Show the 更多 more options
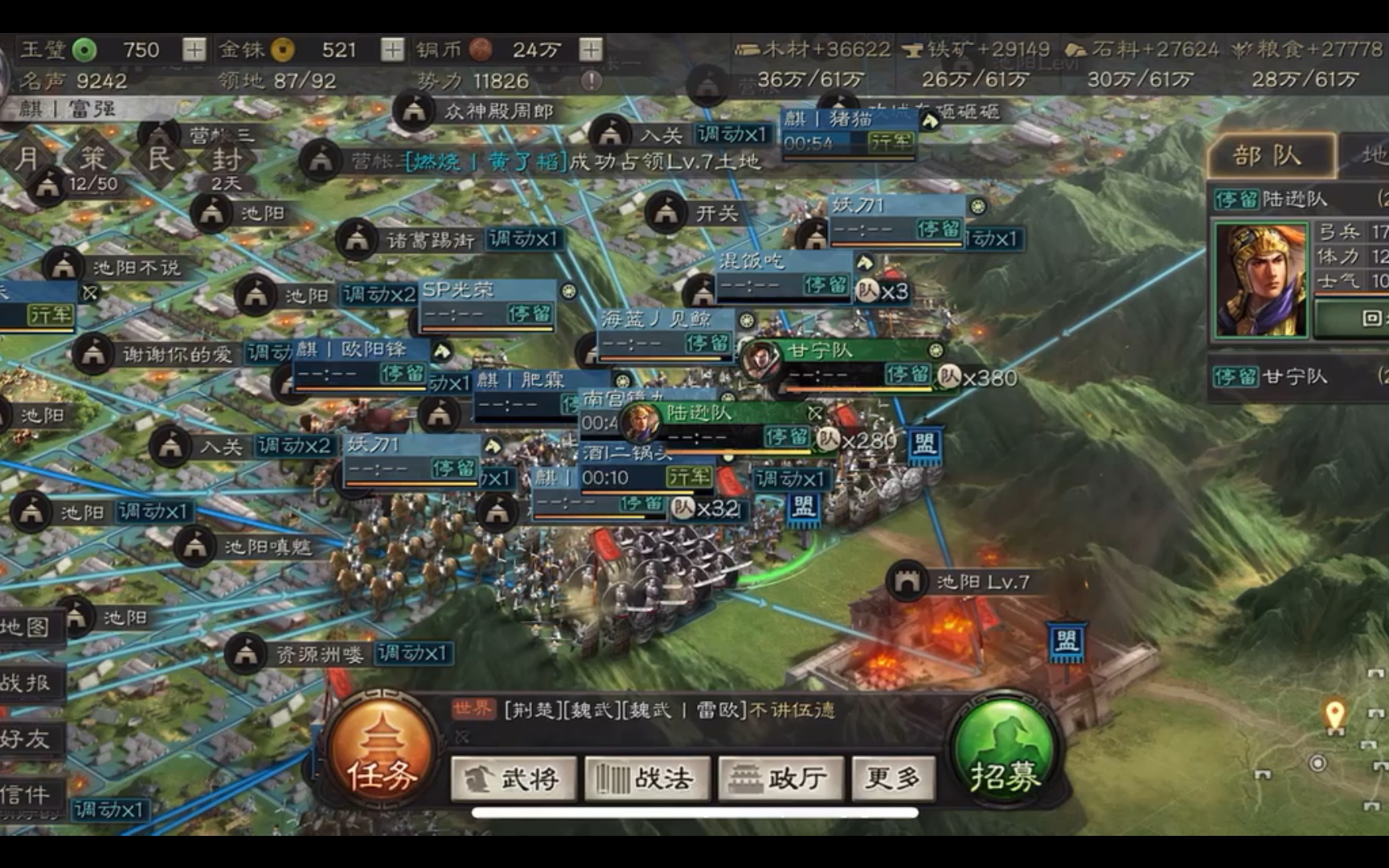Viewport: 1389px width, 868px height. (893, 778)
